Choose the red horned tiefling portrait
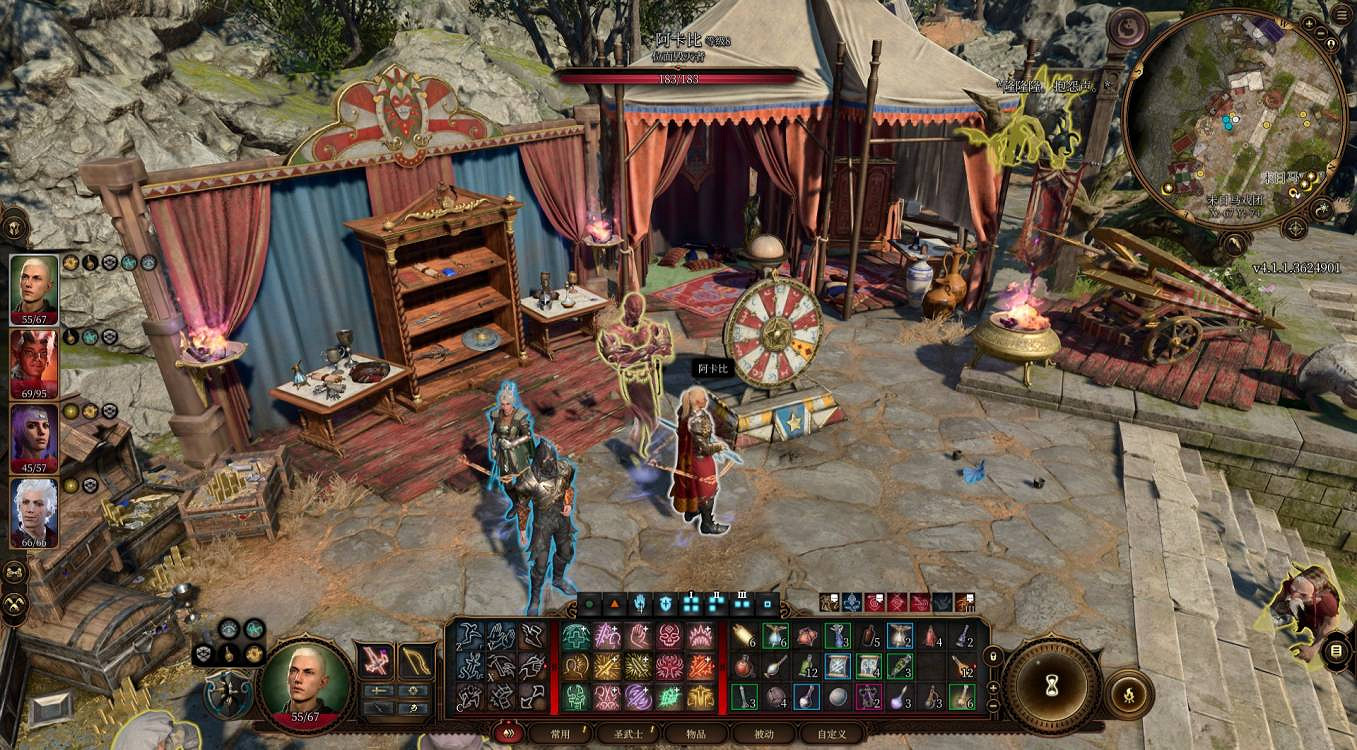1357x750 pixels. click(34, 363)
